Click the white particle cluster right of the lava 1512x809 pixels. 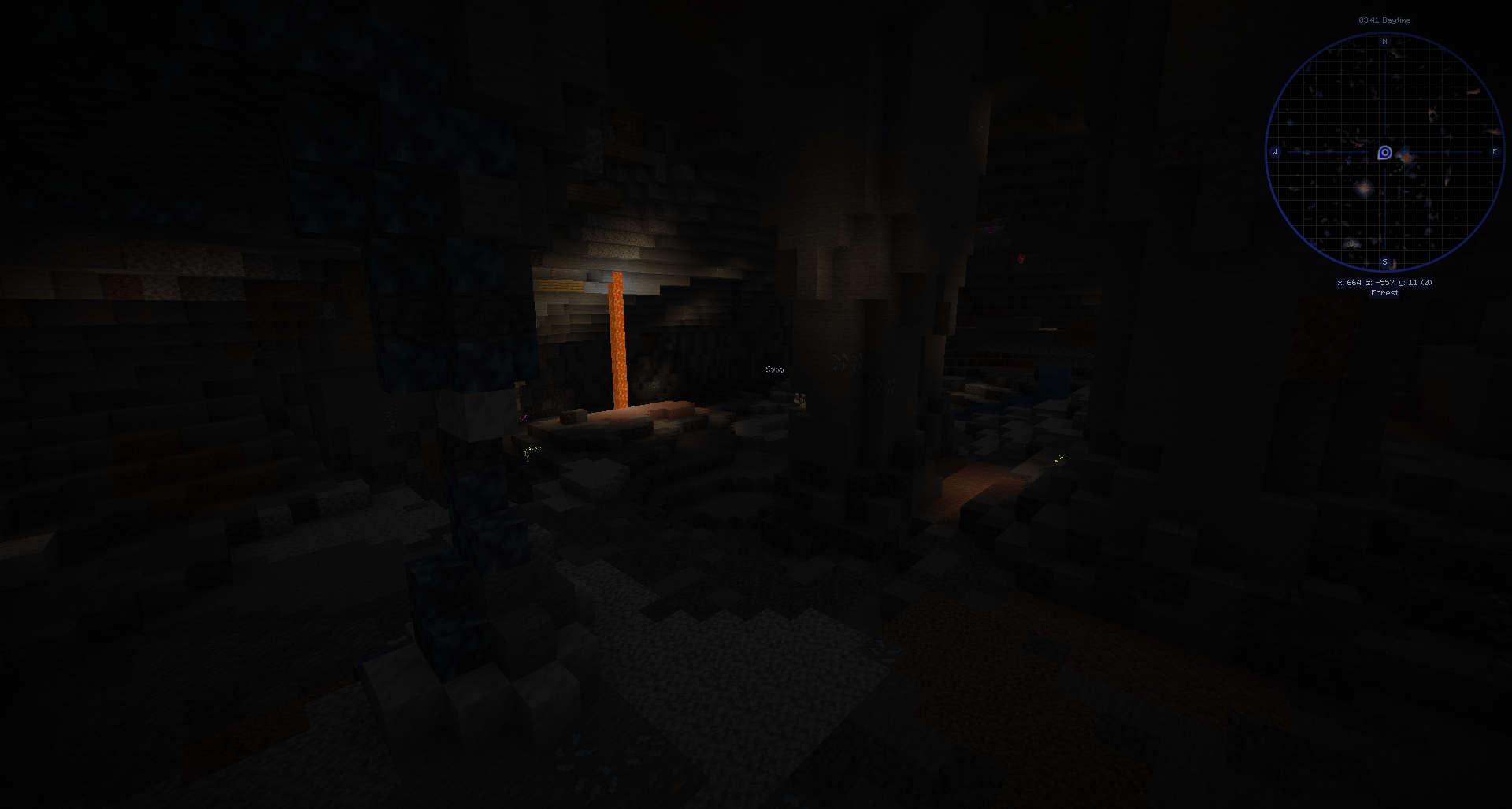(x=776, y=369)
